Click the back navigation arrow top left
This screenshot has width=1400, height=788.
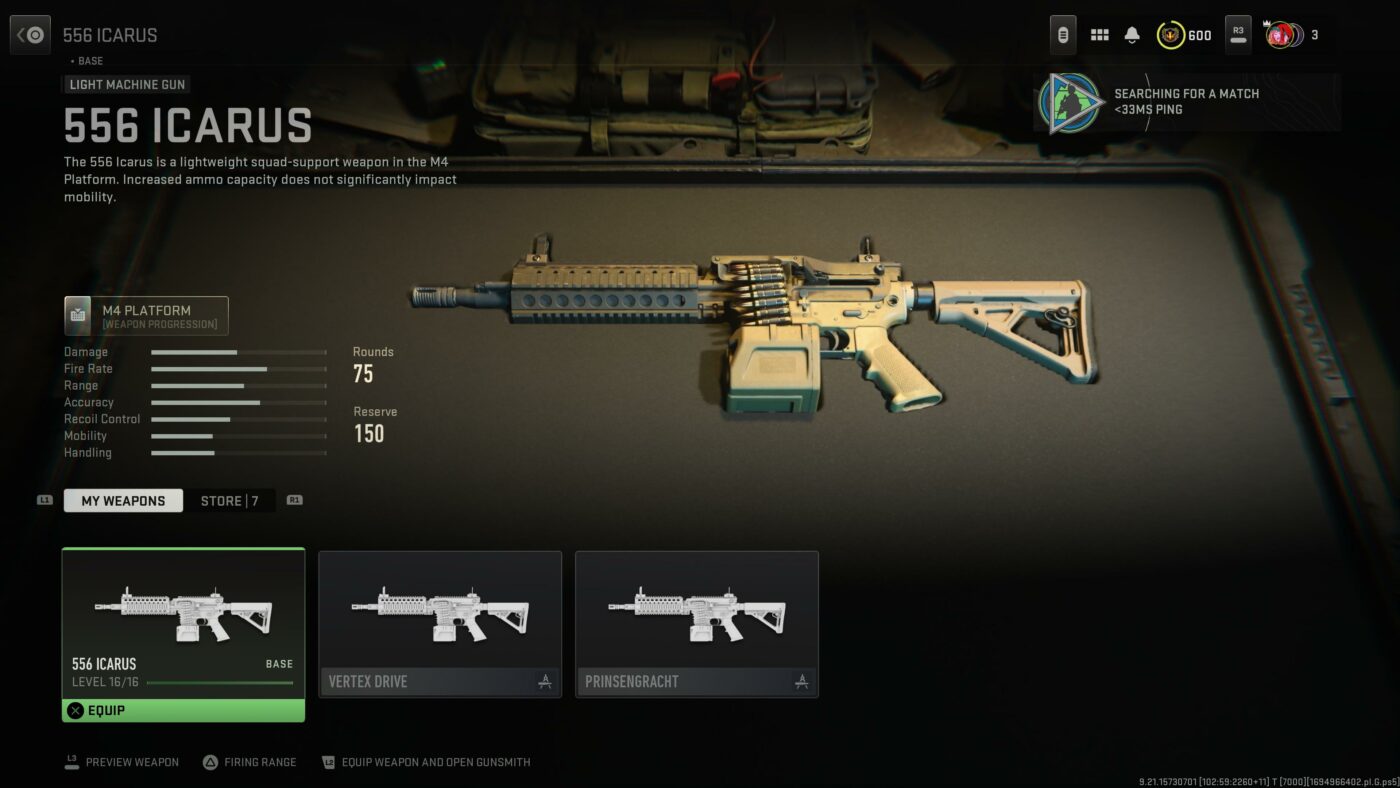tap(29, 34)
